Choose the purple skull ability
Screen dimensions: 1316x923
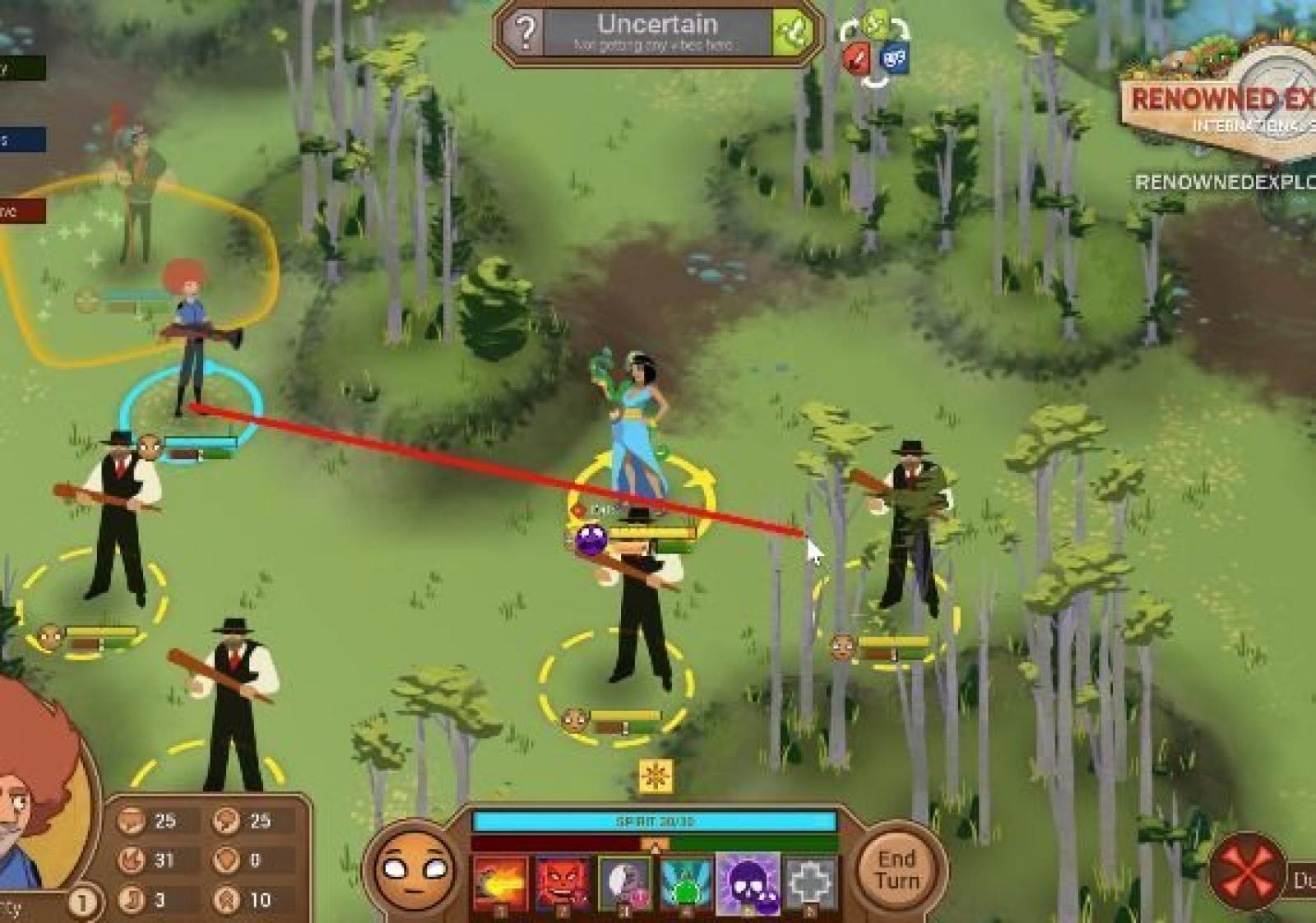[748, 884]
